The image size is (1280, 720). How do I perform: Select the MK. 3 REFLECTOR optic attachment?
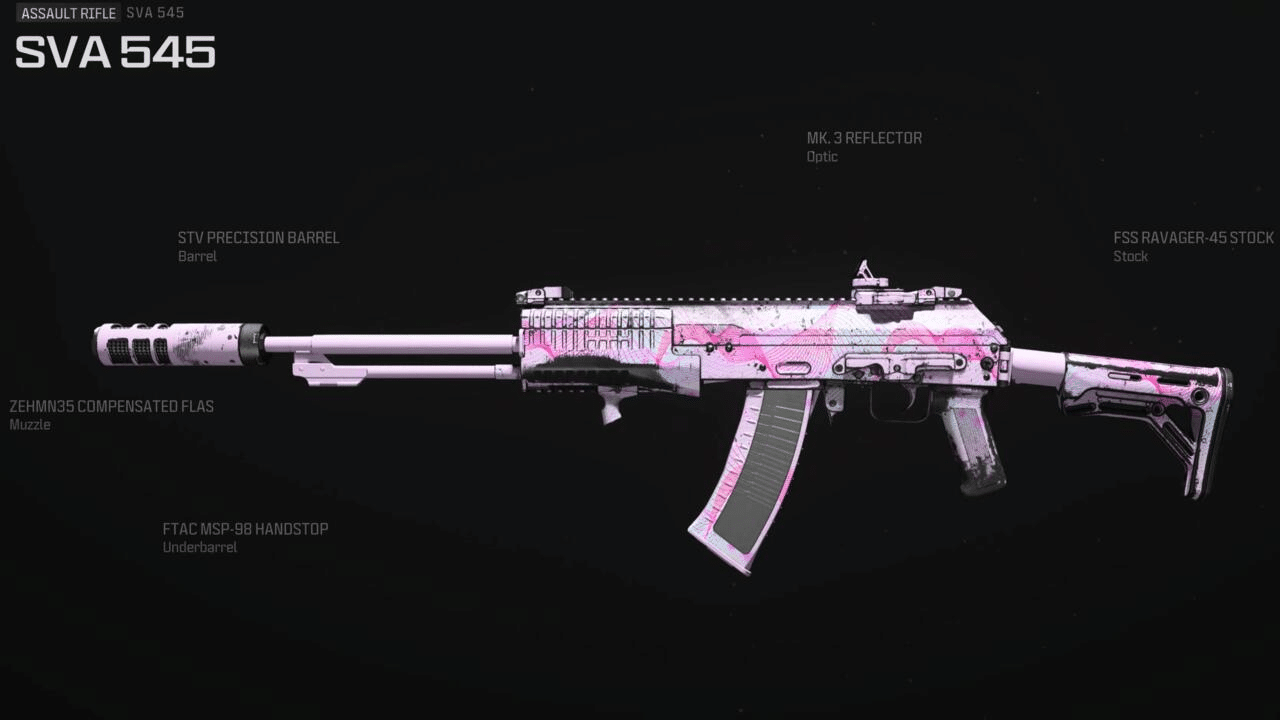tap(865, 138)
